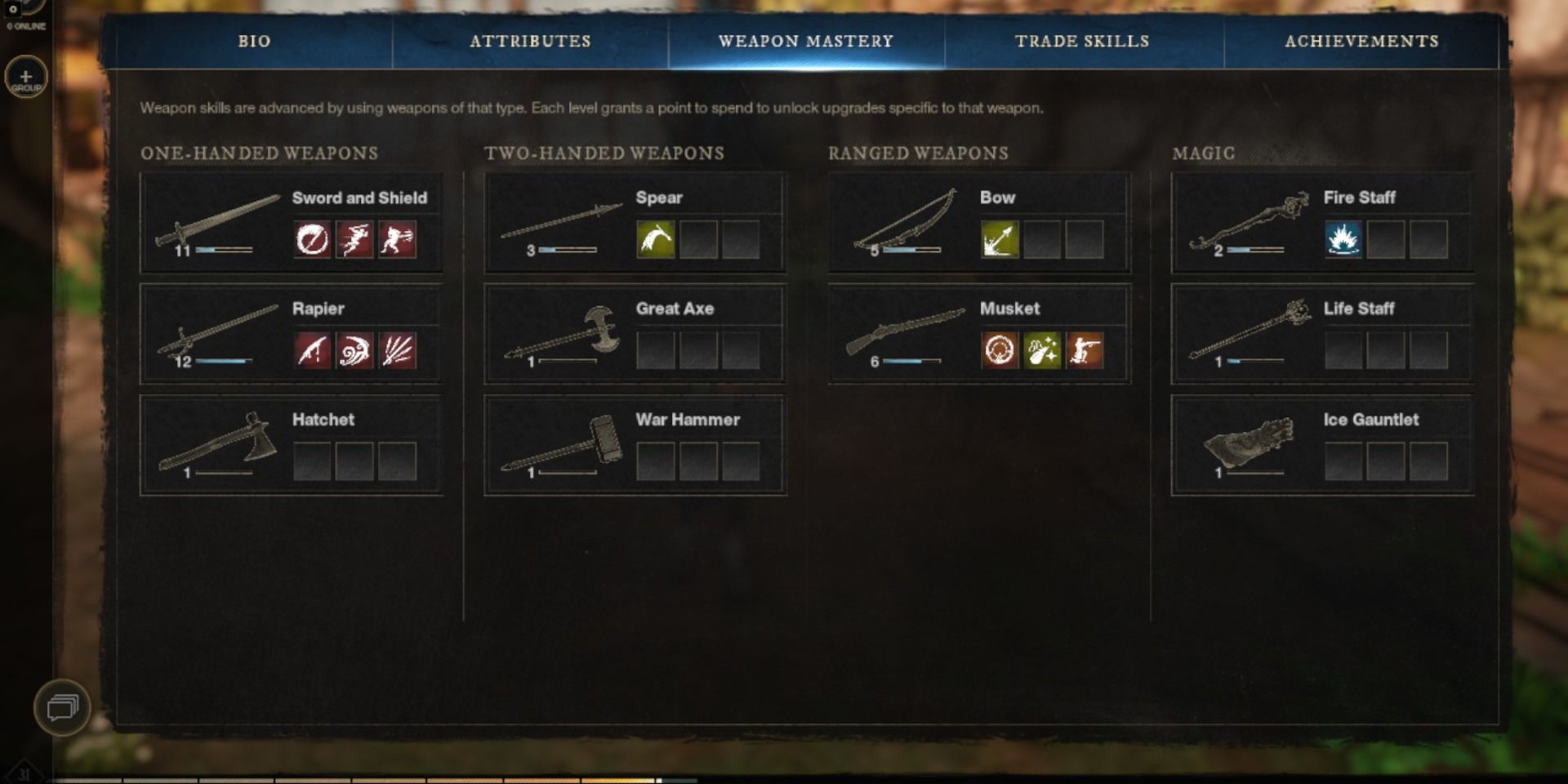Open the Attributes tab
This screenshot has height=784, width=1568.
tap(530, 41)
